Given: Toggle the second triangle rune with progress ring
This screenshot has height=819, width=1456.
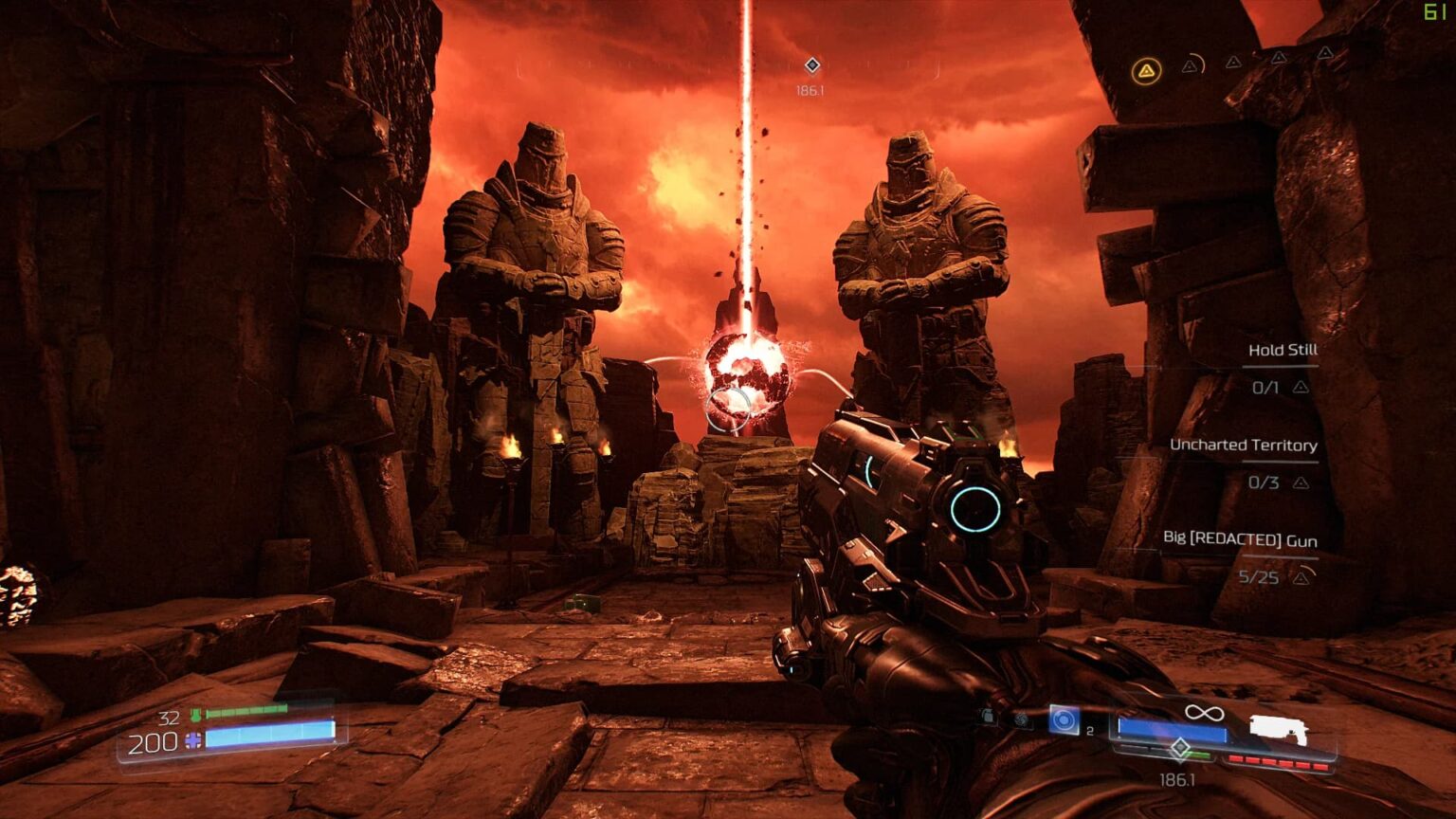Looking at the screenshot, I should click(x=1191, y=66).
